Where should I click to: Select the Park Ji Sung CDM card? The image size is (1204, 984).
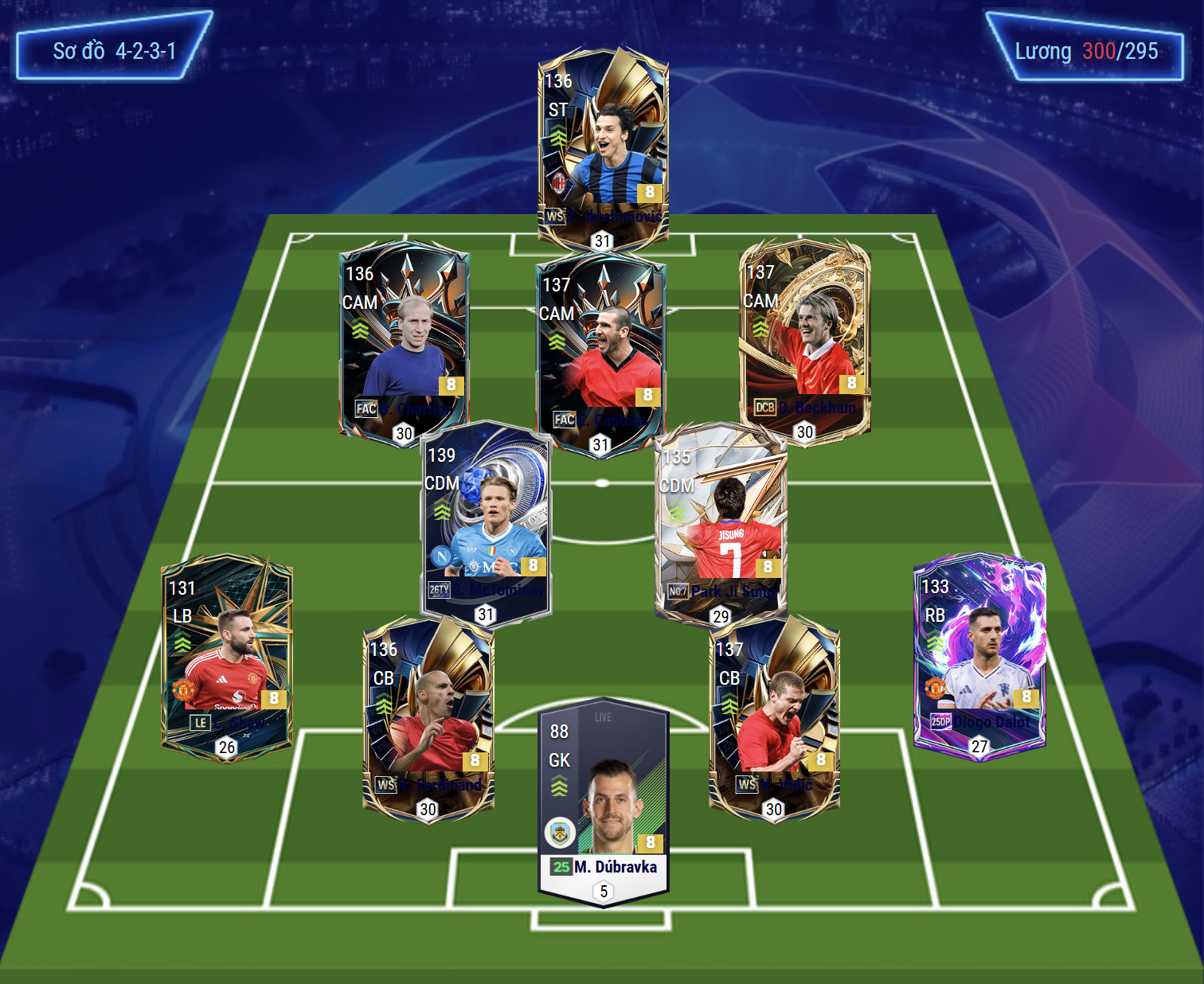click(721, 521)
